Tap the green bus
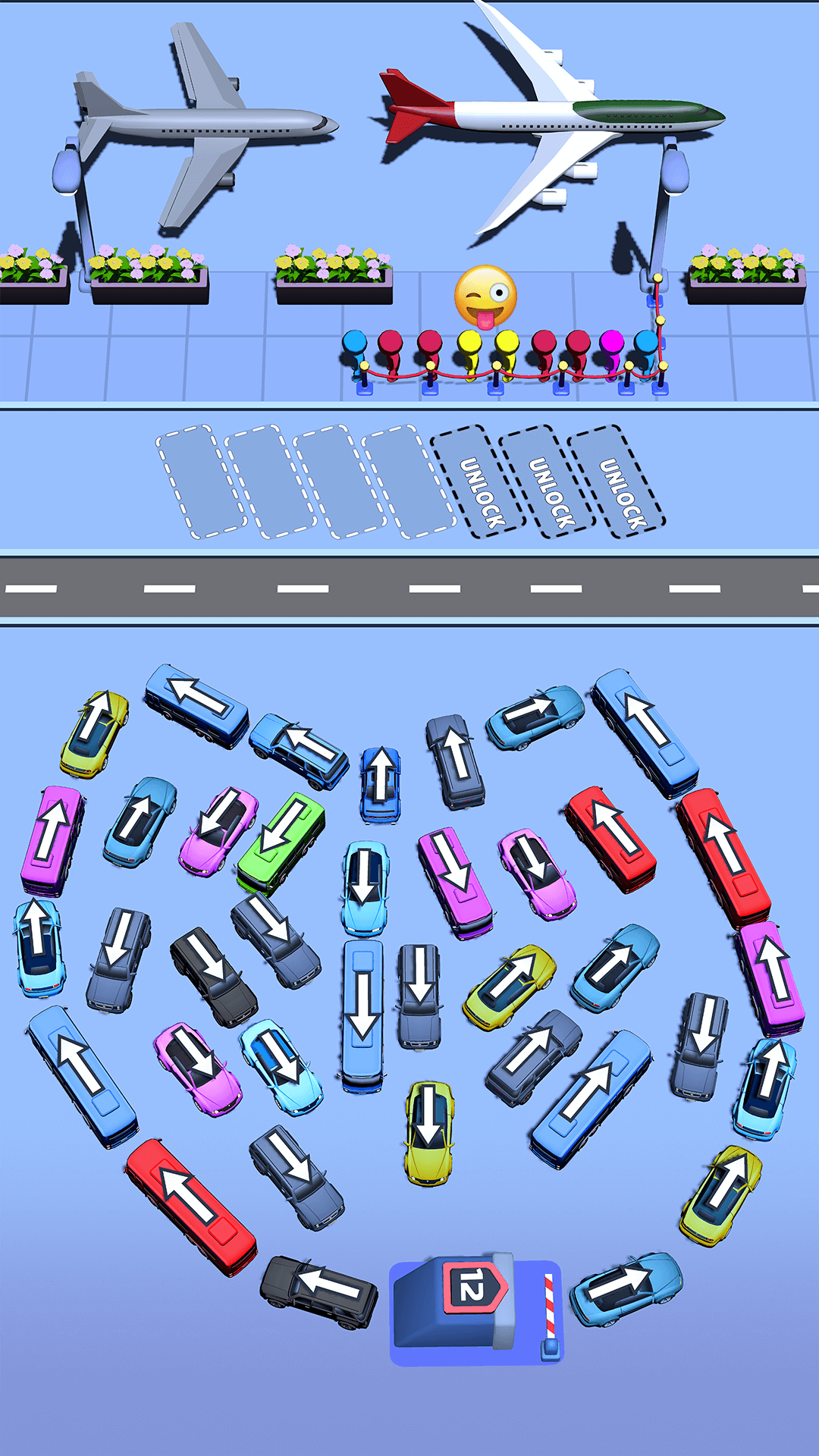This screenshot has width=819, height=1456. pyautogui.click(x=281, y=843)
